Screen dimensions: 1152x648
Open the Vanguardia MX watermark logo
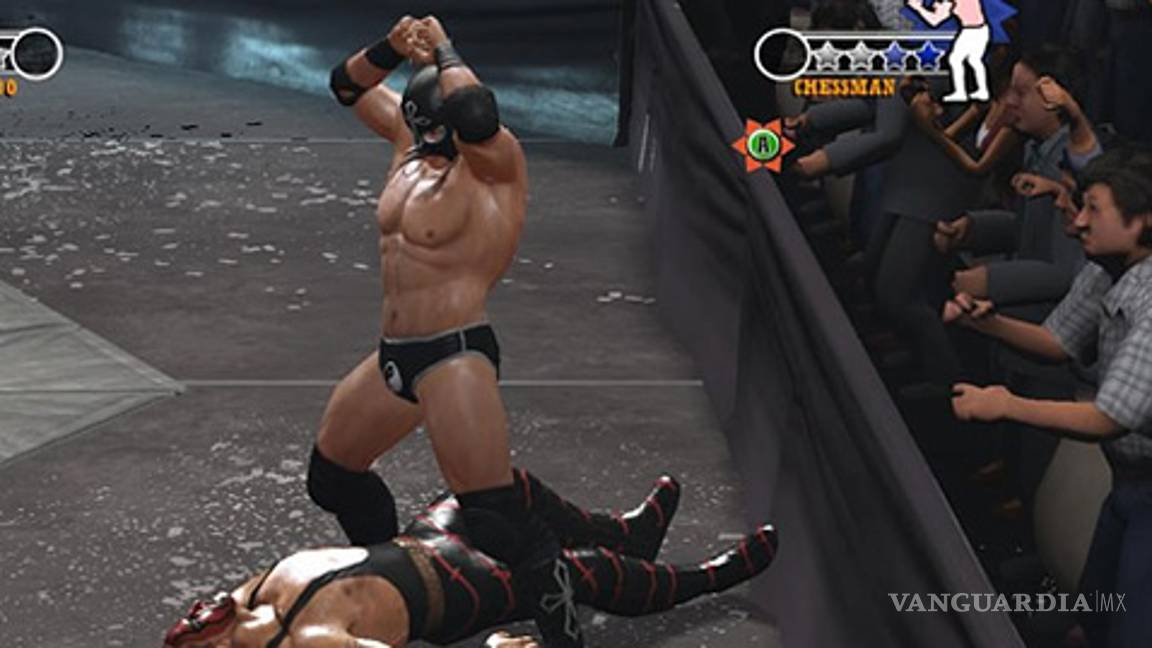(1006, 602)
